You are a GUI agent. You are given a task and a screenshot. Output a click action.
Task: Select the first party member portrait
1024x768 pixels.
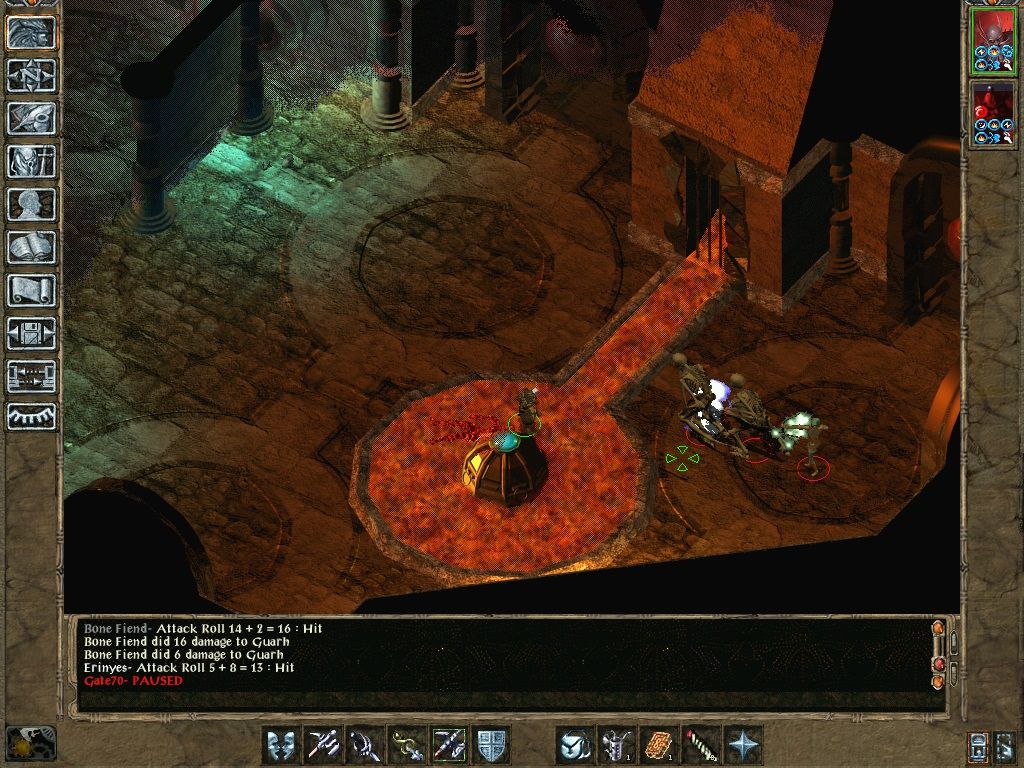(x=993, y=43)
